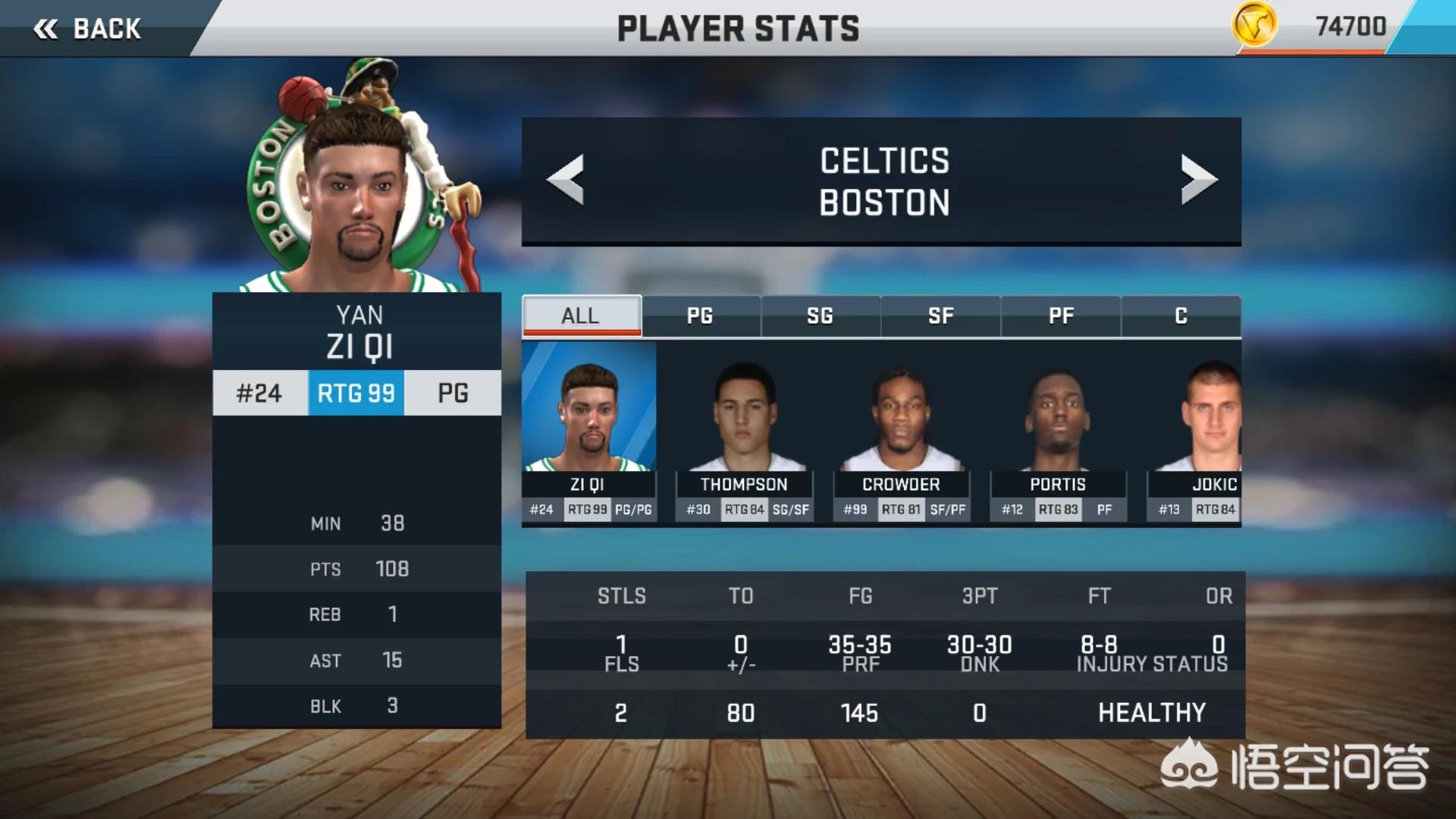Switch to the PG tab
This screenshot has width=1456, height=819.
click(x=700, y=315)
